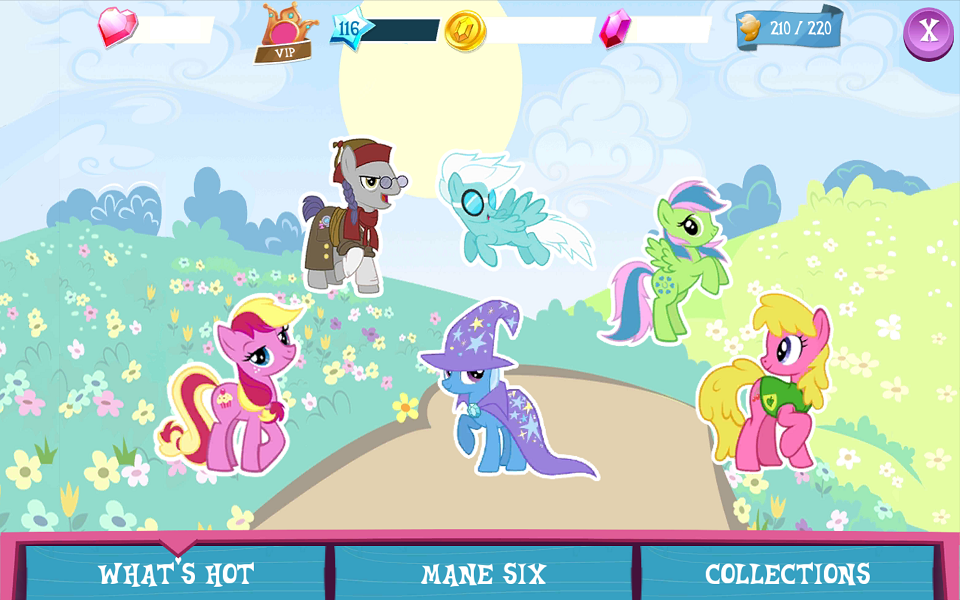Open the Mane Six tab
The height and width of the screenshot is (600, 960).
[483, 574]
